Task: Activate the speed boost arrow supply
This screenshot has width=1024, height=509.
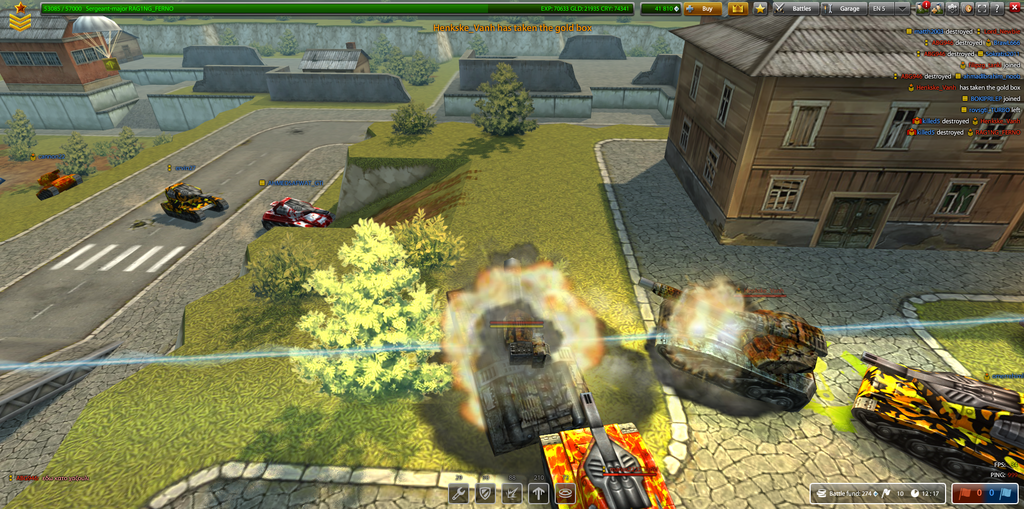Action: click(540, 493)
